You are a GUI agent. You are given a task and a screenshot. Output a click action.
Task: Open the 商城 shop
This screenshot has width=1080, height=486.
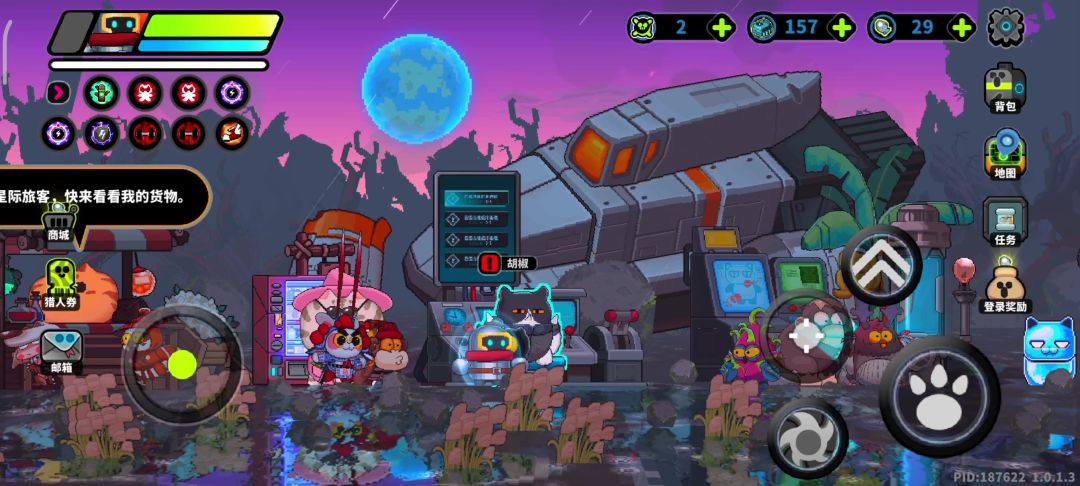pos(59,221)
